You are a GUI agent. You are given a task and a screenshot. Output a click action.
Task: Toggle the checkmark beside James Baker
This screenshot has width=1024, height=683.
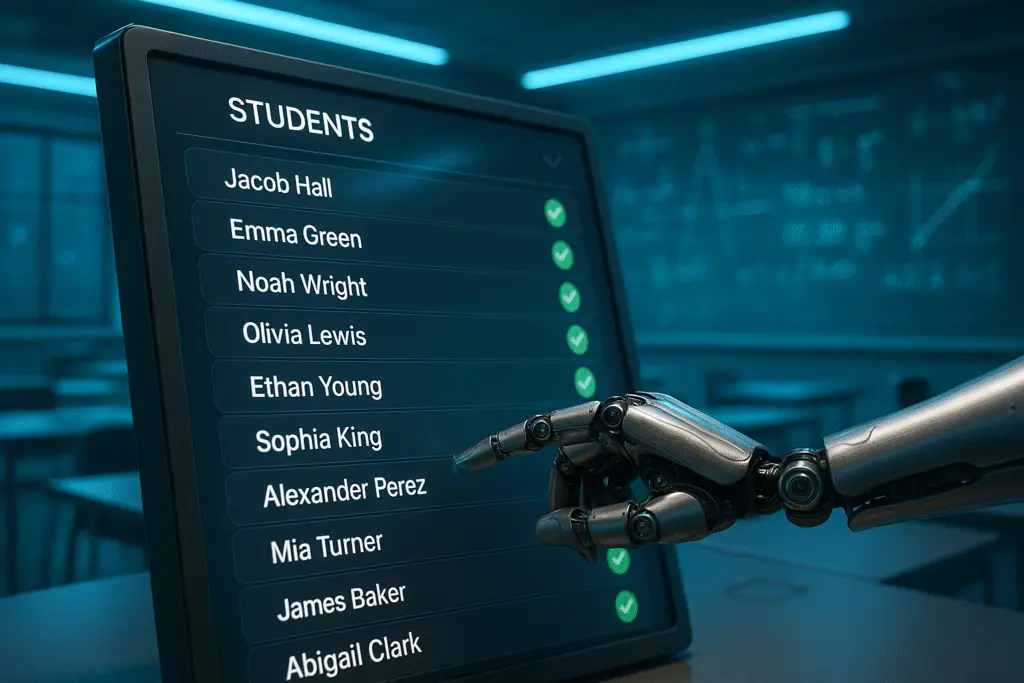[626, 604]
